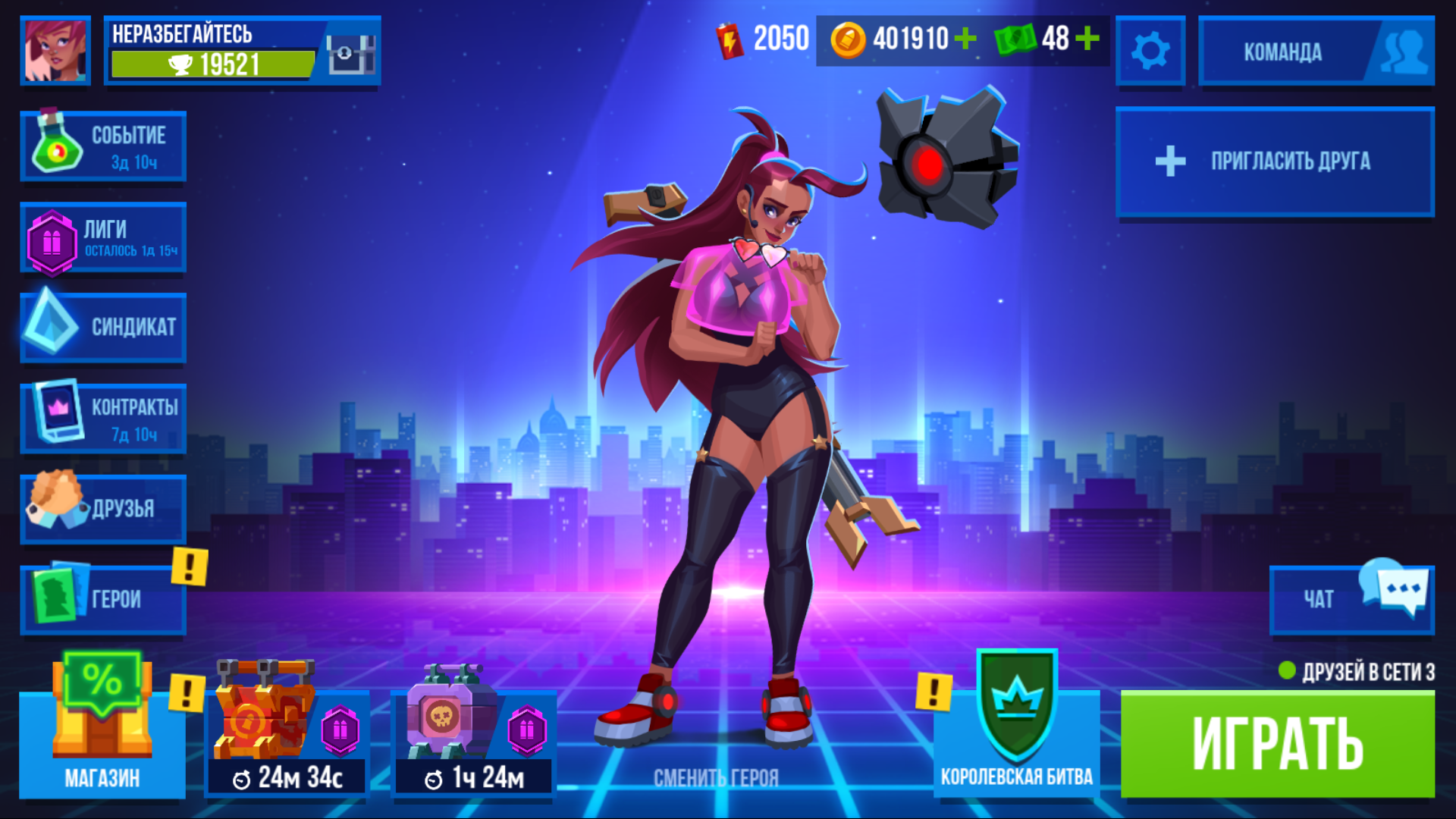Open settings with the gear icon

click(x=1150, y=51)
